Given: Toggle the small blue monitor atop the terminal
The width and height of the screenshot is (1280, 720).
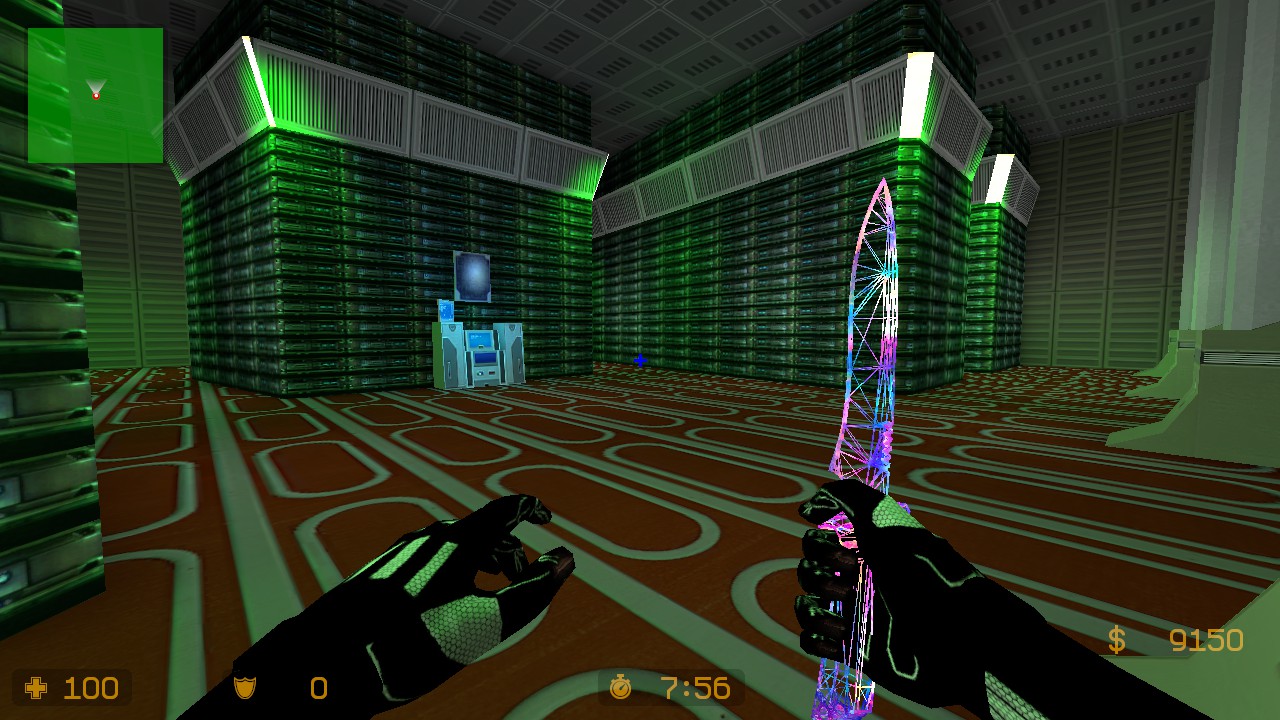Looking at the screenshot, I should coord(447,310).
